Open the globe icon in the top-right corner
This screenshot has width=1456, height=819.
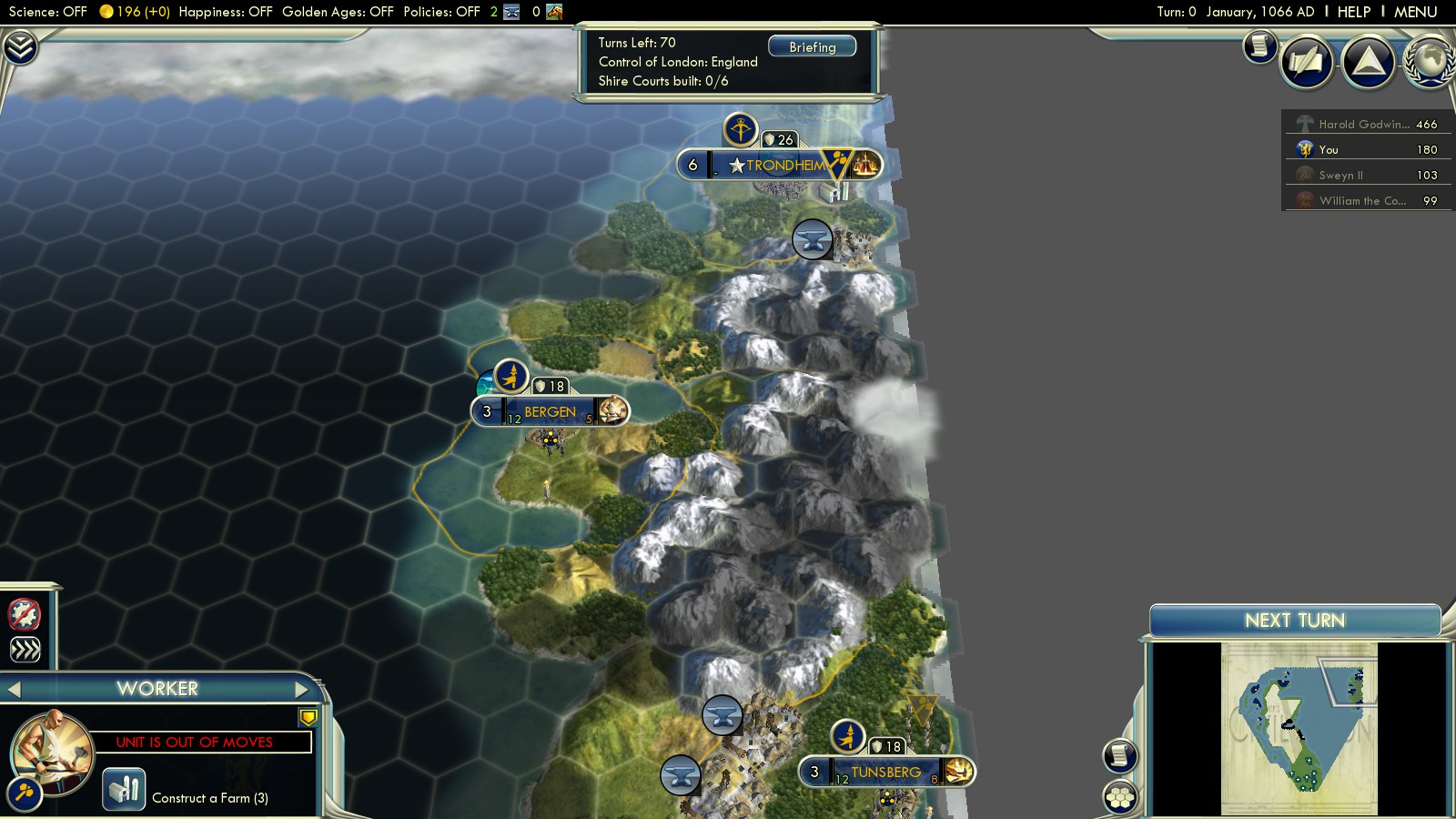coord(1431,62)
